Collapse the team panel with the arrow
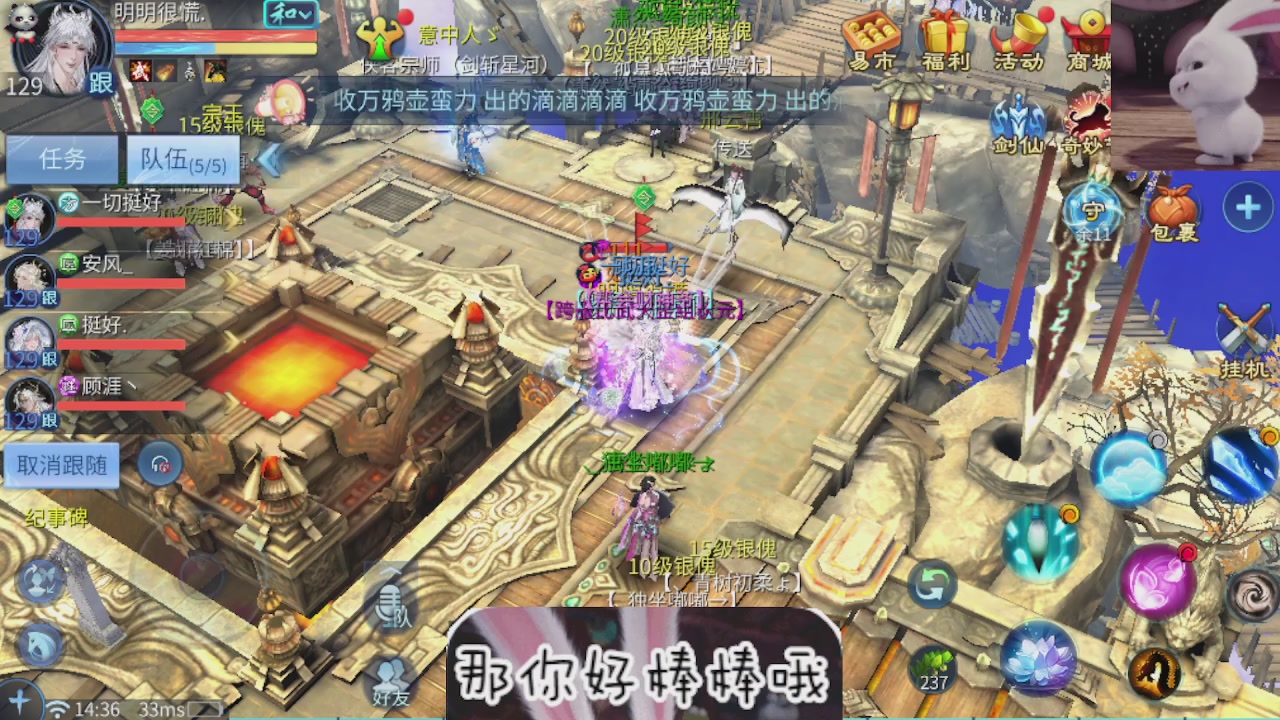 click(269, 158)
